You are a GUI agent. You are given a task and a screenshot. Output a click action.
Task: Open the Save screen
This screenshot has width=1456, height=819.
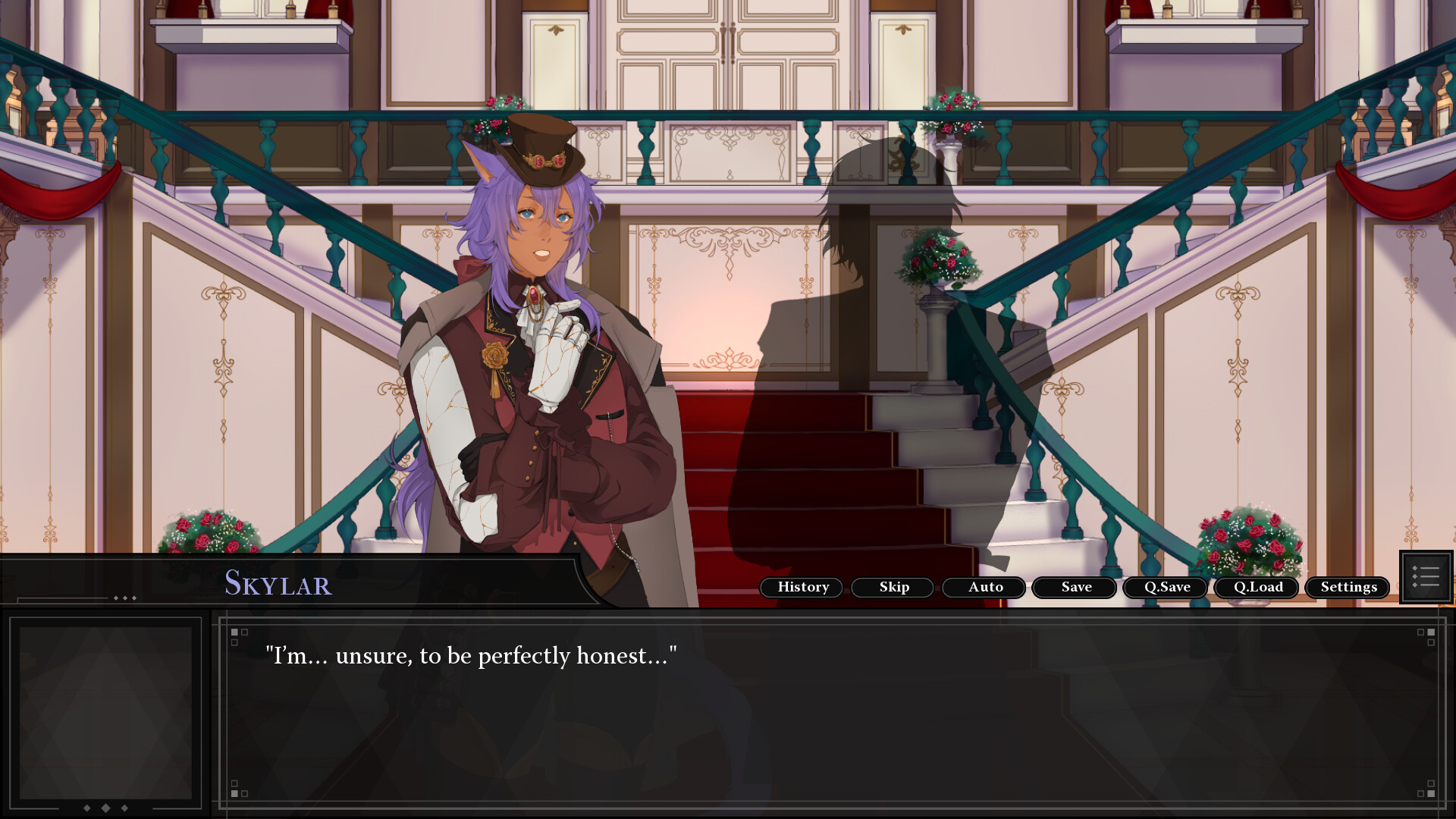click(1074, 587)
